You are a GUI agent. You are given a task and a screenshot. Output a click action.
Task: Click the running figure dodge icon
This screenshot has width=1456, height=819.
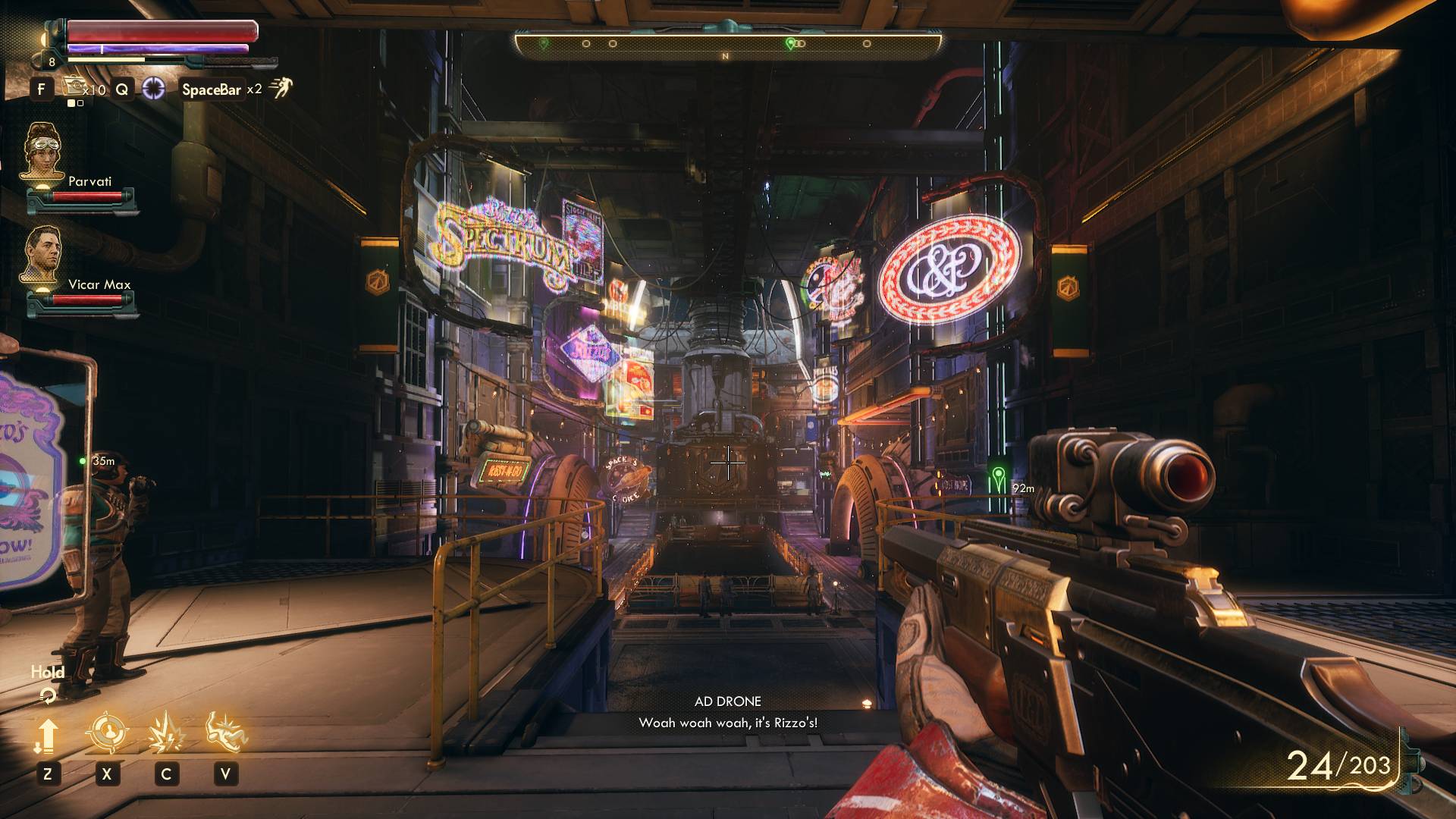(280, 89)
